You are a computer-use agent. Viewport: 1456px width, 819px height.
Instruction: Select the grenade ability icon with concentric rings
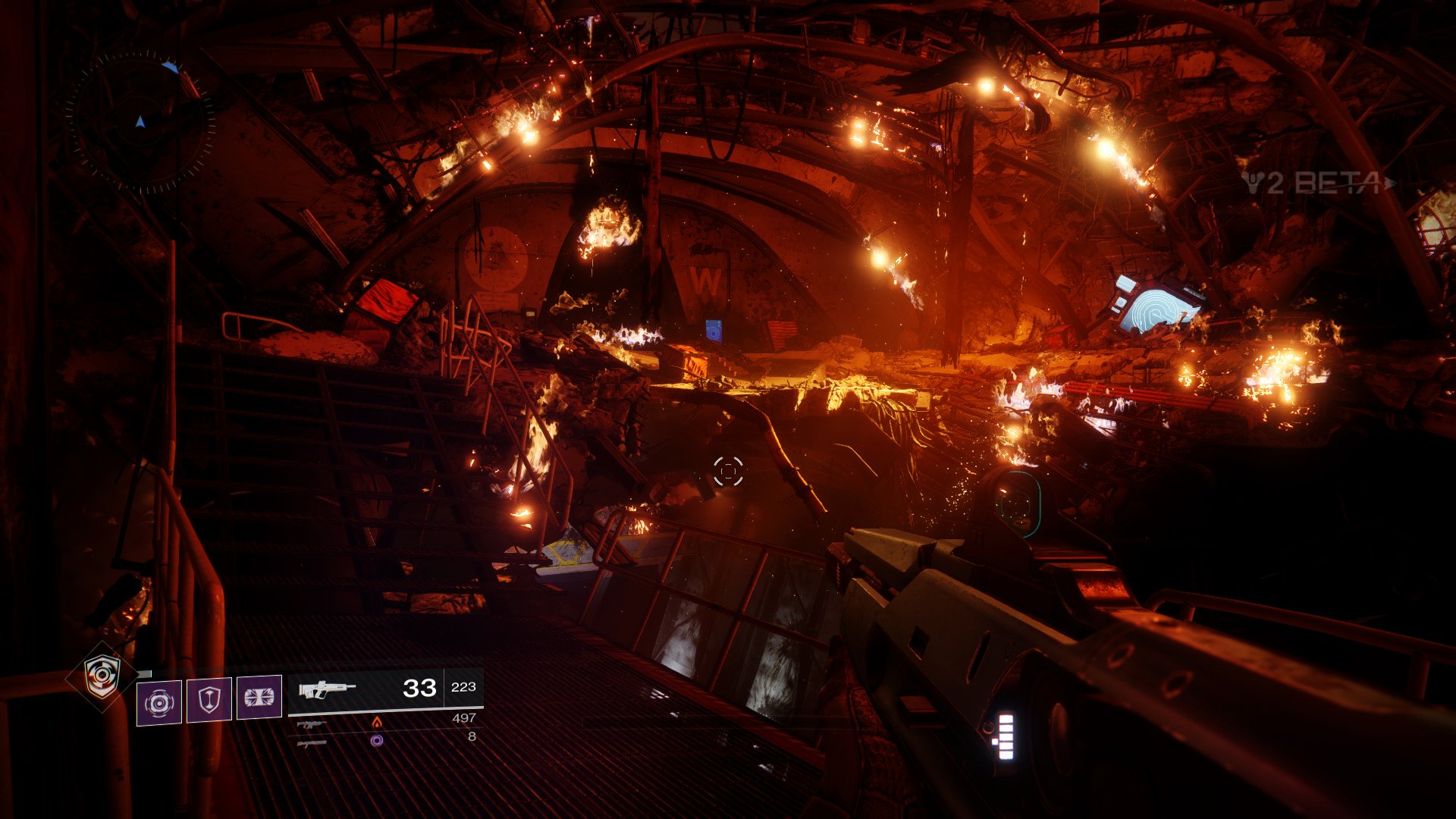[159, 702]
